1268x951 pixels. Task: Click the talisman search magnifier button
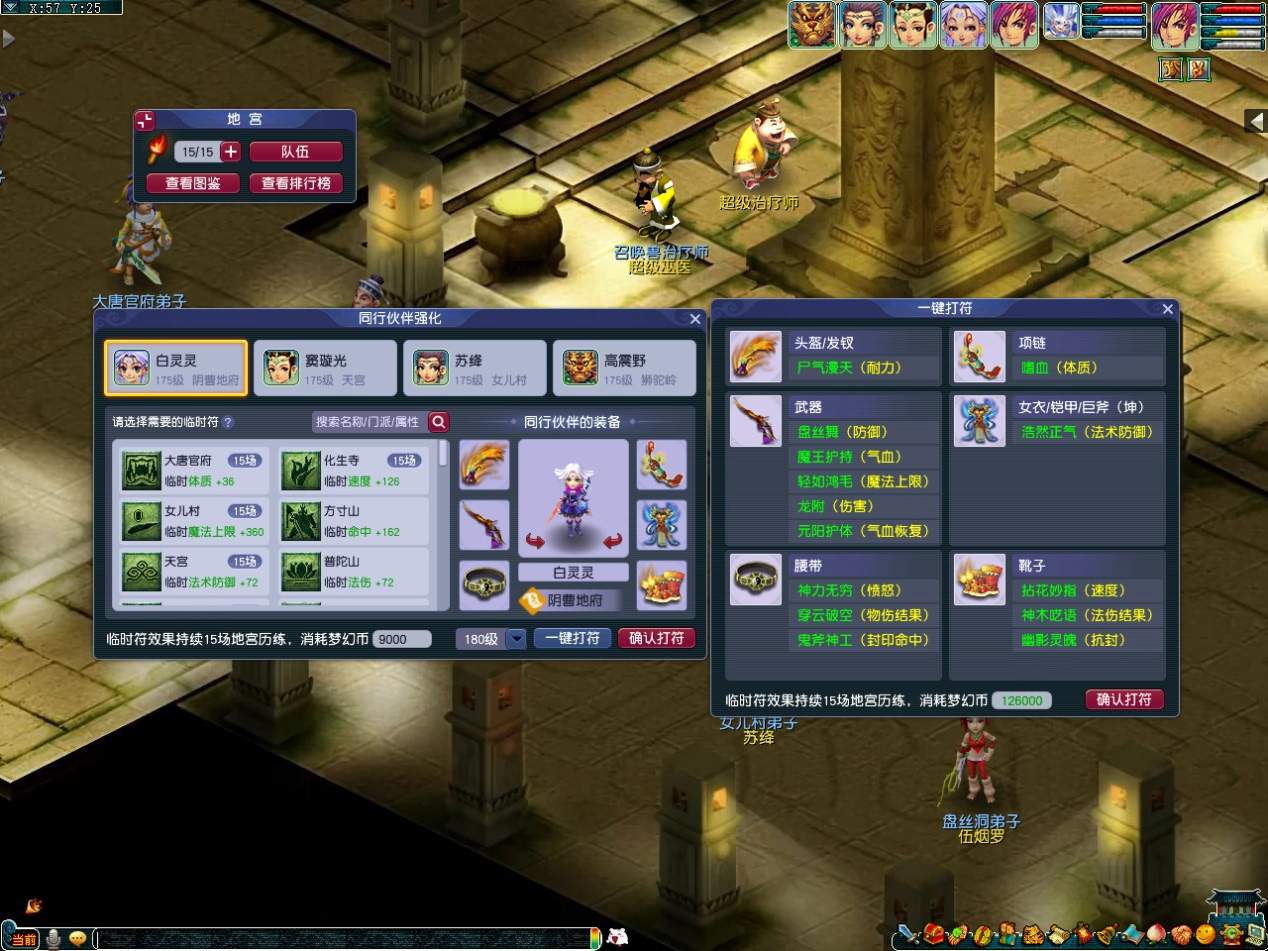(438, 422)
